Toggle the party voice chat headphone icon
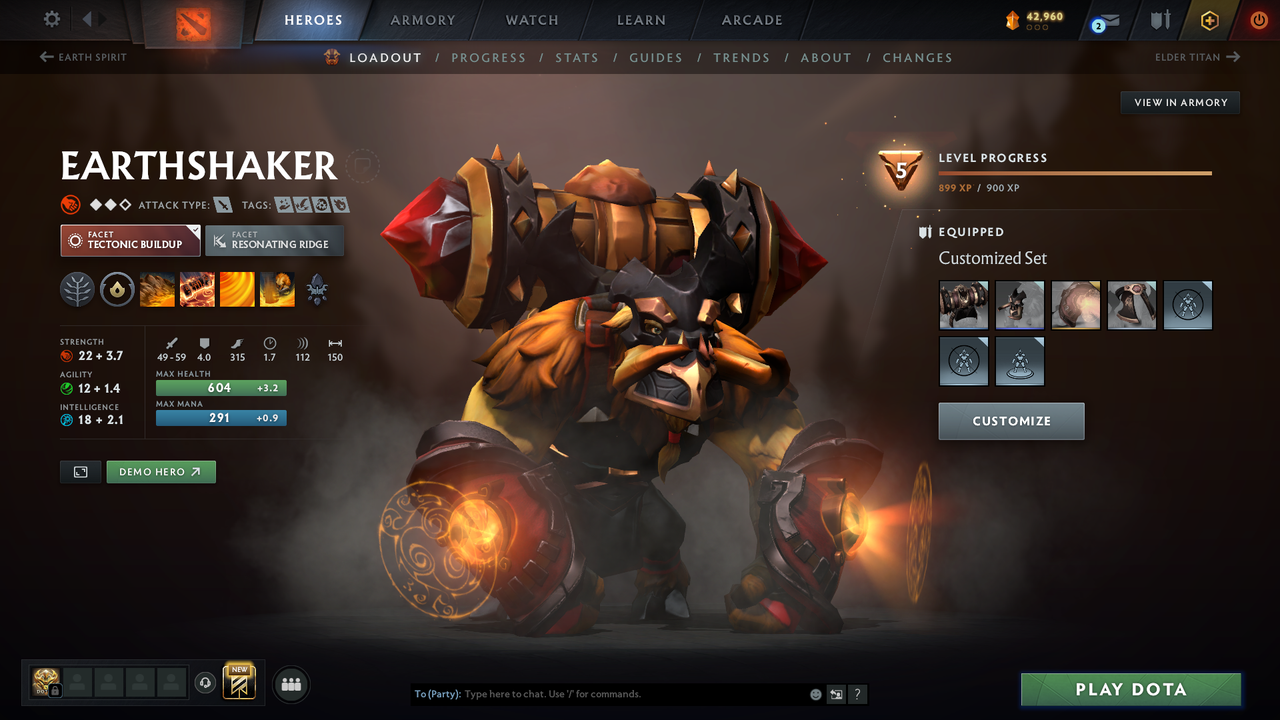Image resolution: width=1280 pixels, height=720 pixels. (207, 682)
